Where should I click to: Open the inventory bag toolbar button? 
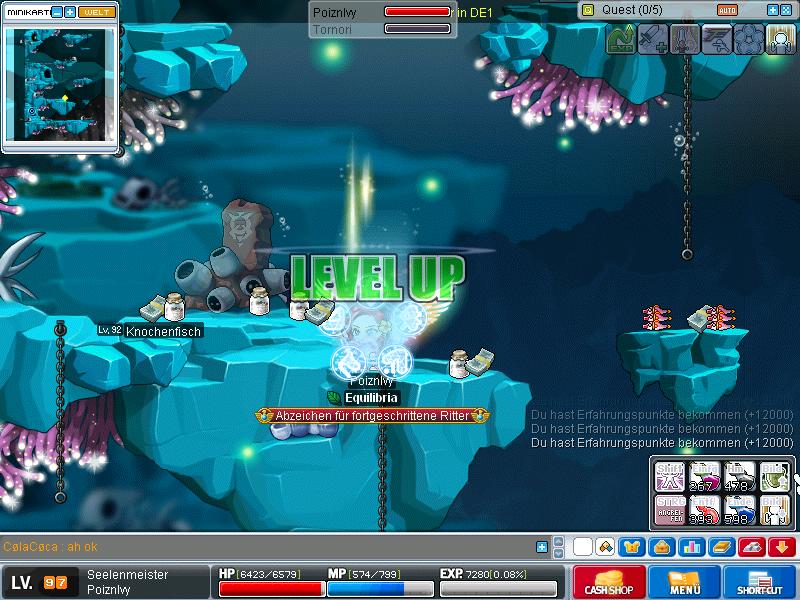coord(661,547)
